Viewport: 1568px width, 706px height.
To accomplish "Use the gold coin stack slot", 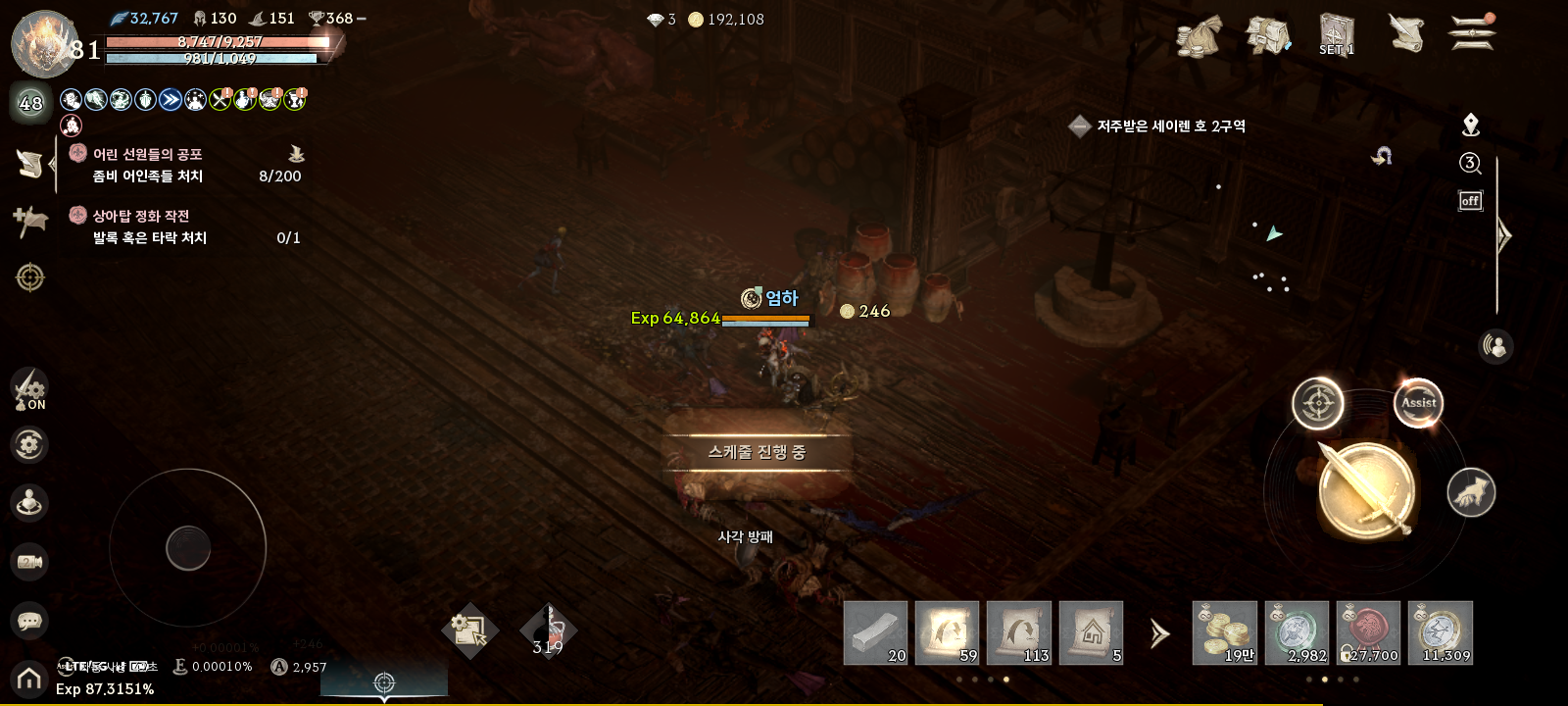I will click(1224, 632).
